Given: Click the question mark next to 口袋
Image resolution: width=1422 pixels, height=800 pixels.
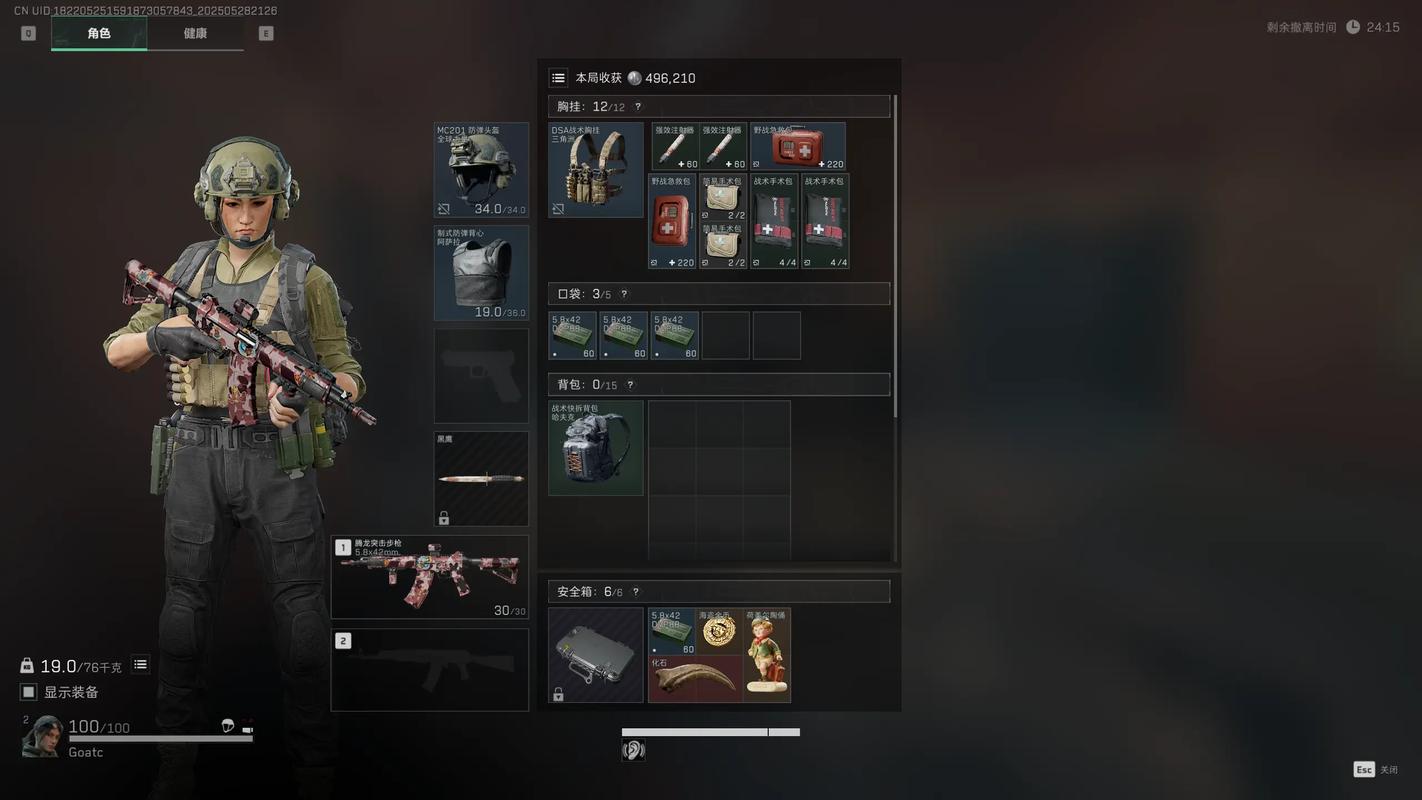Looking at the screenshot, I should [x=624, y=294].
